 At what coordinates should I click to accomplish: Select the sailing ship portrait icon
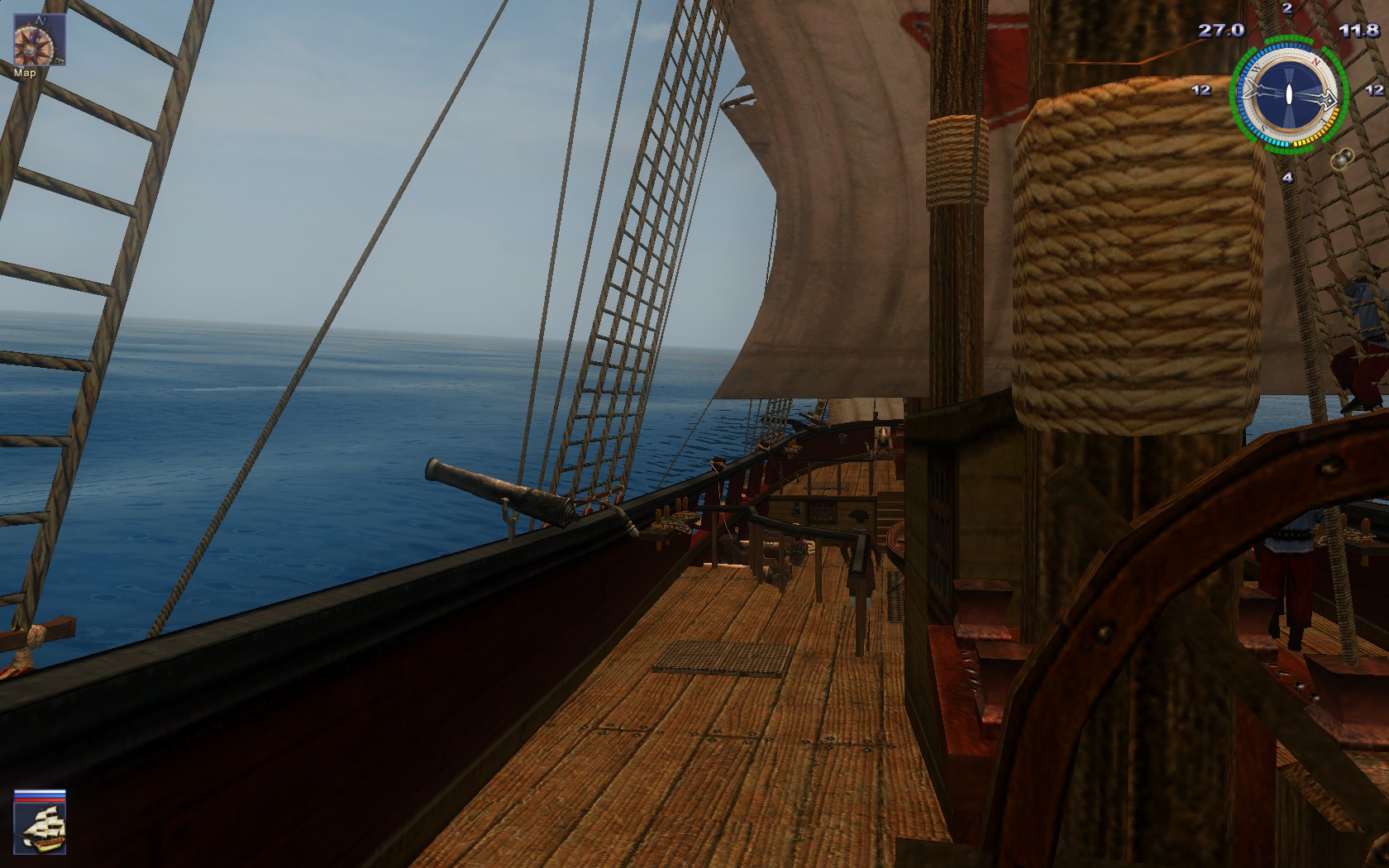click(x=39, y=828)
